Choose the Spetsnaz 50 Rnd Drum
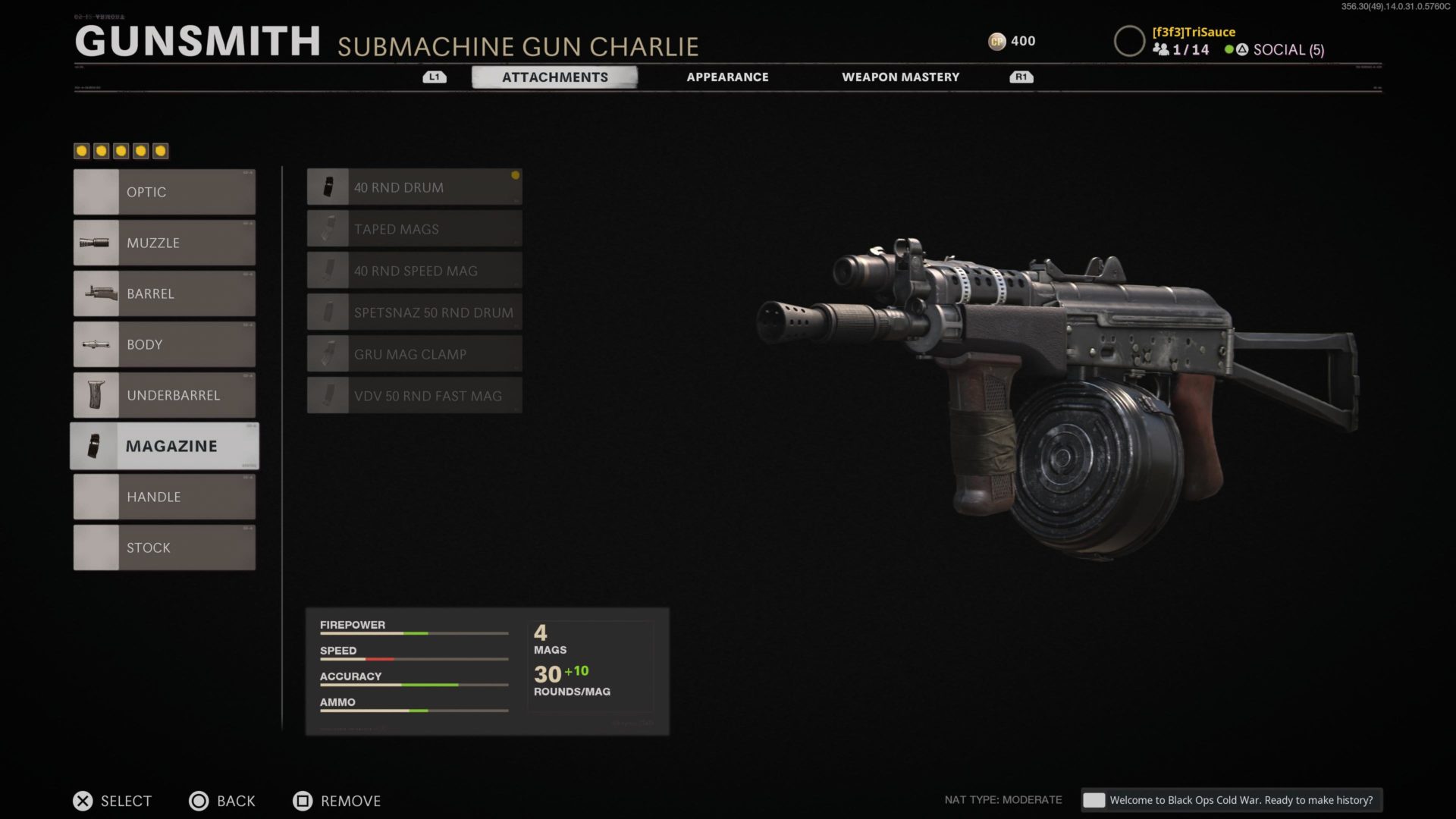Image resolution: width=1456 pixels, height=819 pixels. 414,312
